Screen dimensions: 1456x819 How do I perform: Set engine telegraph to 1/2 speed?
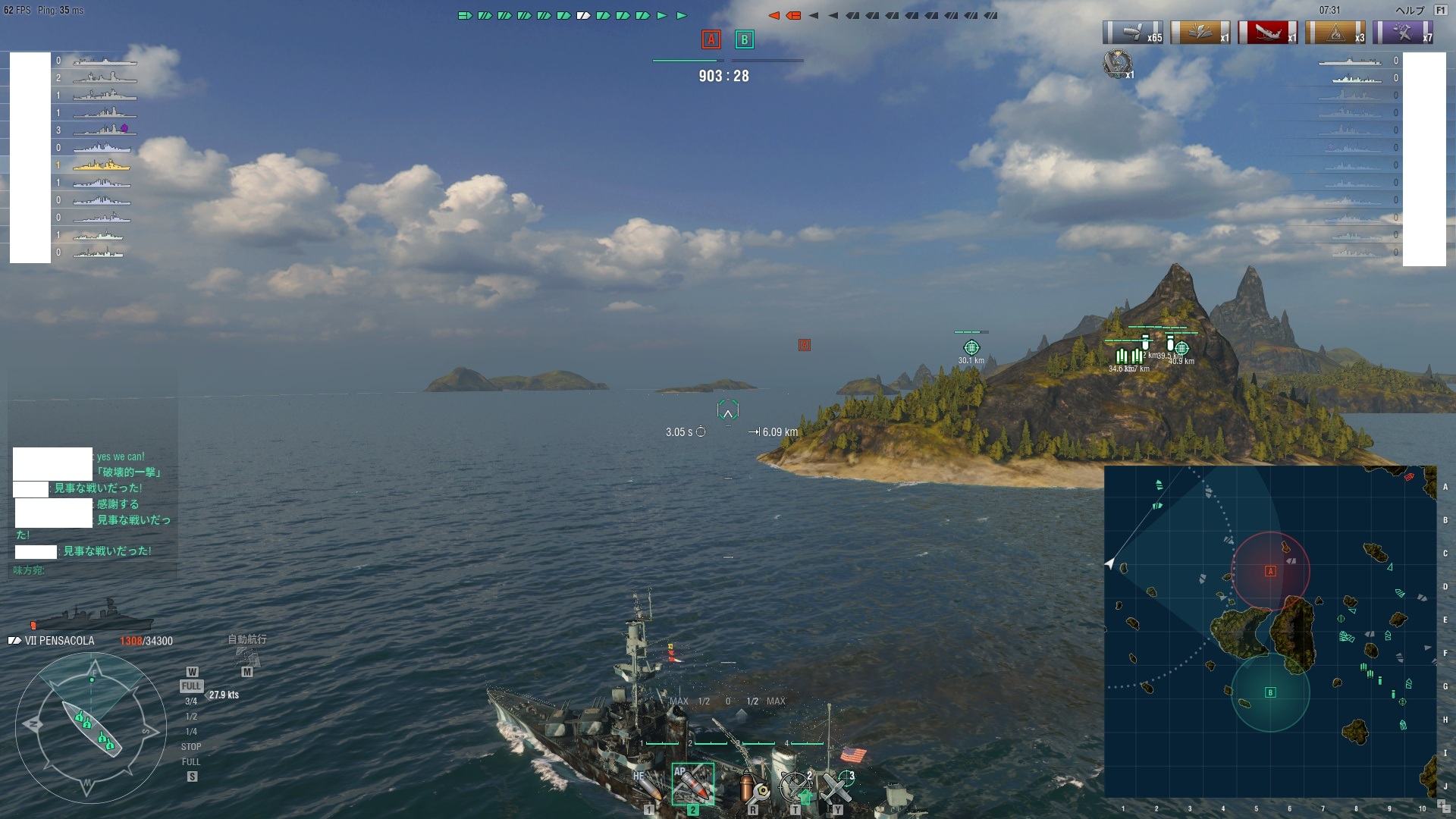pyautogui.click(x=191, y=717)
